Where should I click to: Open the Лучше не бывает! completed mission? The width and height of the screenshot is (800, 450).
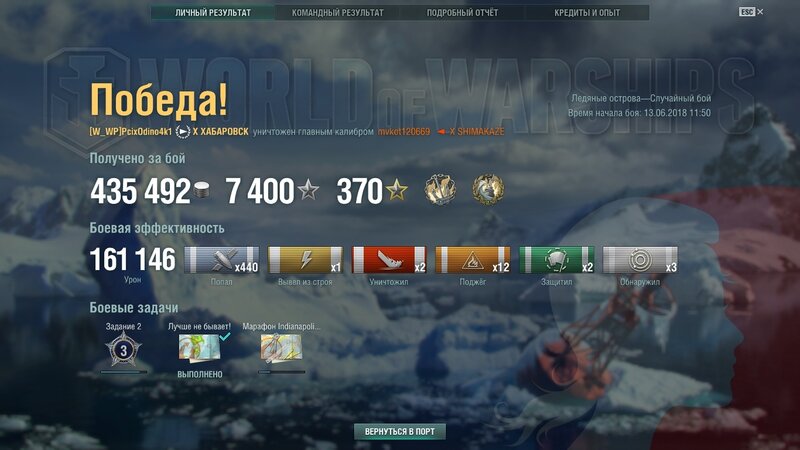[x=200, y=347]
